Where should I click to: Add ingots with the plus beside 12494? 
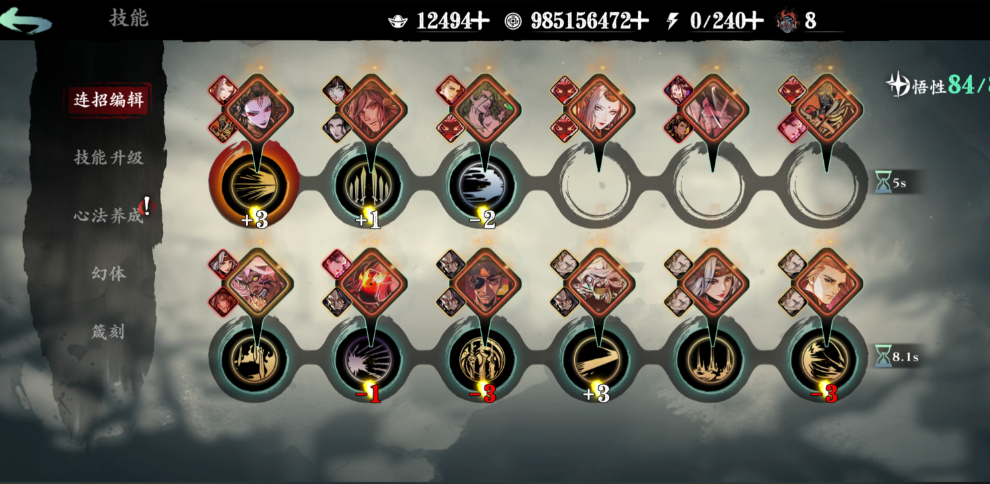[481, 21]
